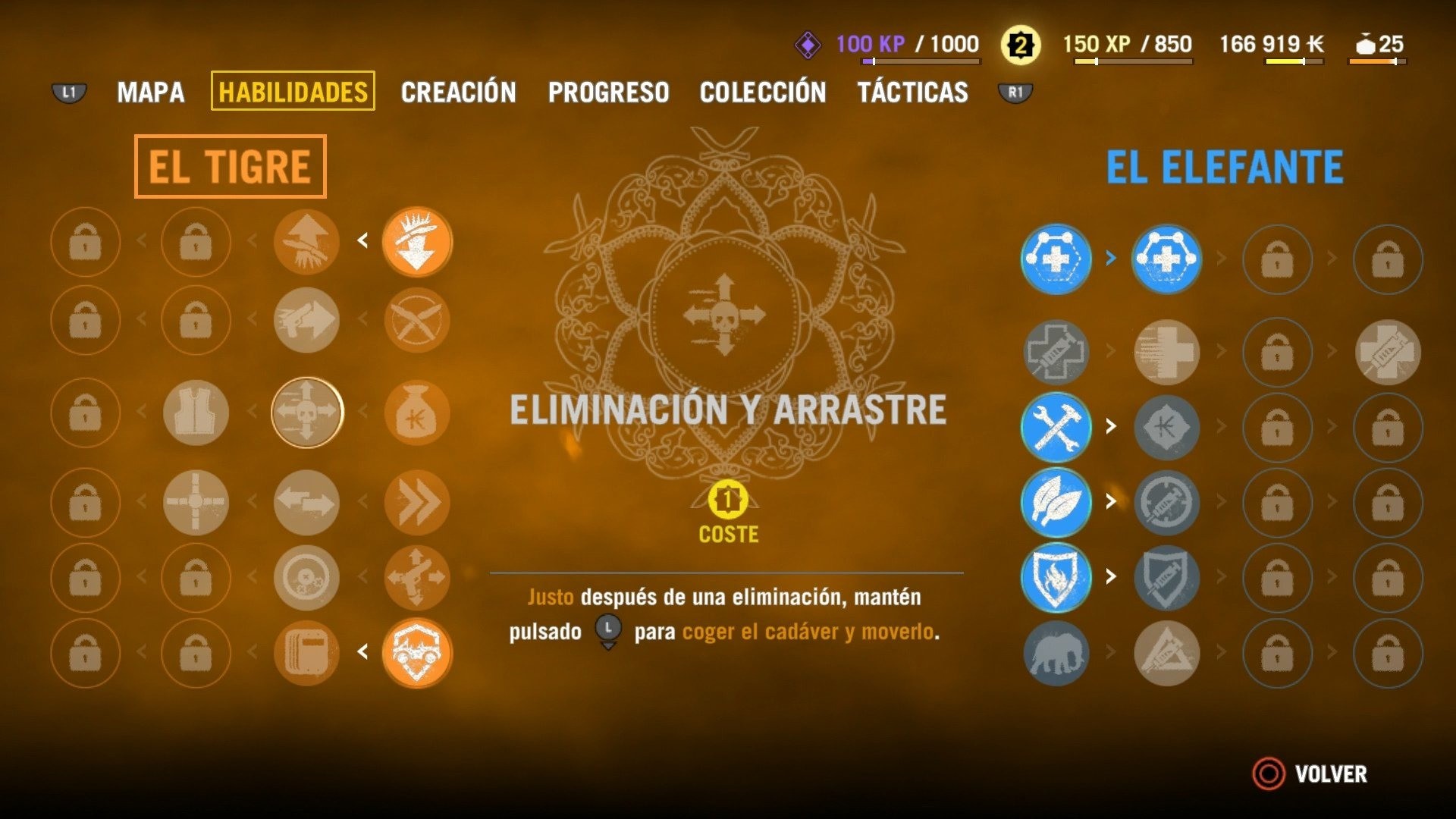The image size is (1456, 819).
Task: Select the double-arrow sprint skill icon
Action: pyautogui.click(x=418, y=503)
